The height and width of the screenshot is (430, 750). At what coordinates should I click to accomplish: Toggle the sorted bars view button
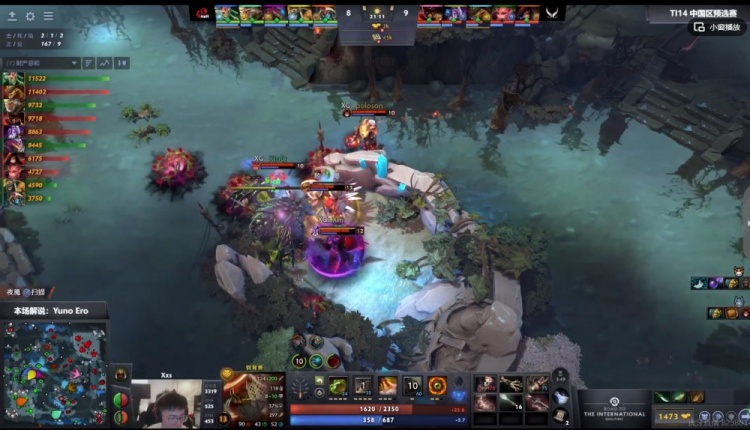[88, 63]
